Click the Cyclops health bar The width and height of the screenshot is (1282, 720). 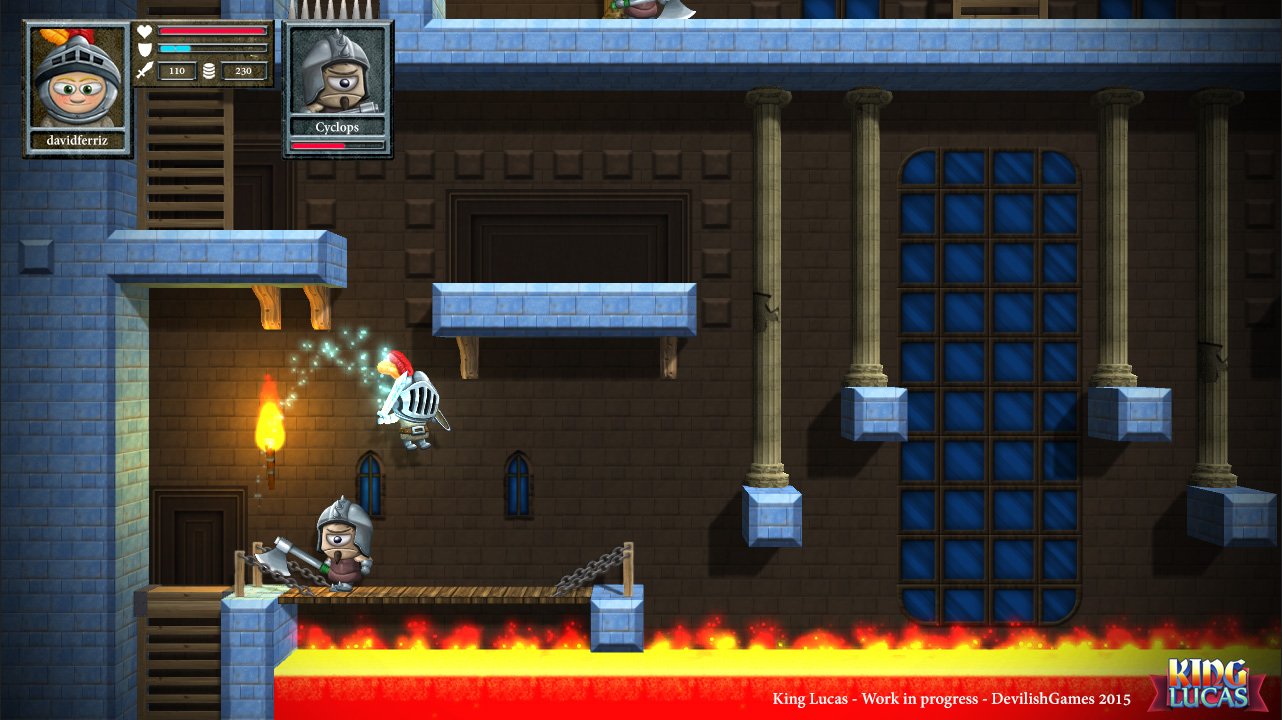[x=337, y=143]
